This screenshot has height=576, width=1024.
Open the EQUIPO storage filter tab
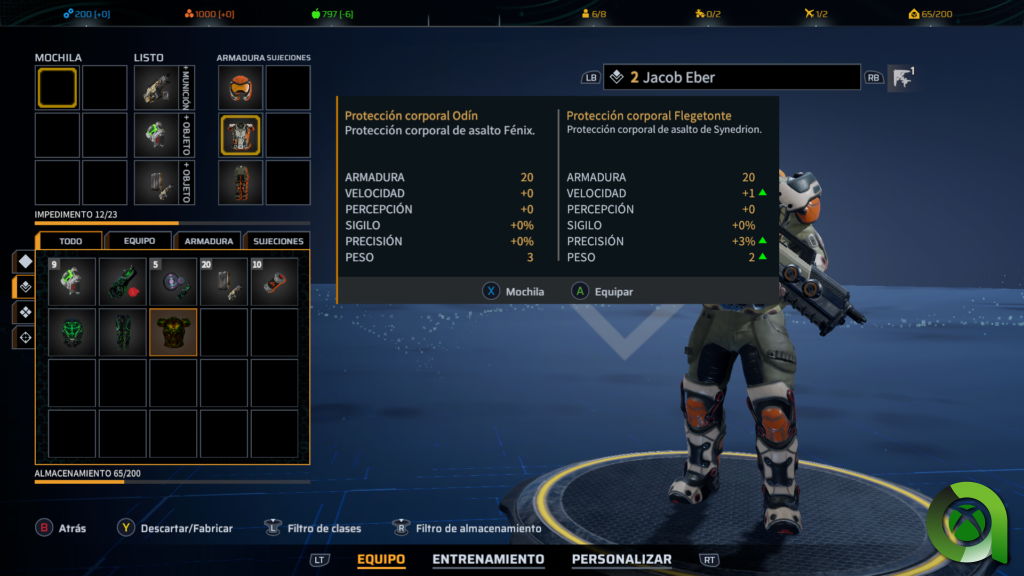[x=139, y=241]
